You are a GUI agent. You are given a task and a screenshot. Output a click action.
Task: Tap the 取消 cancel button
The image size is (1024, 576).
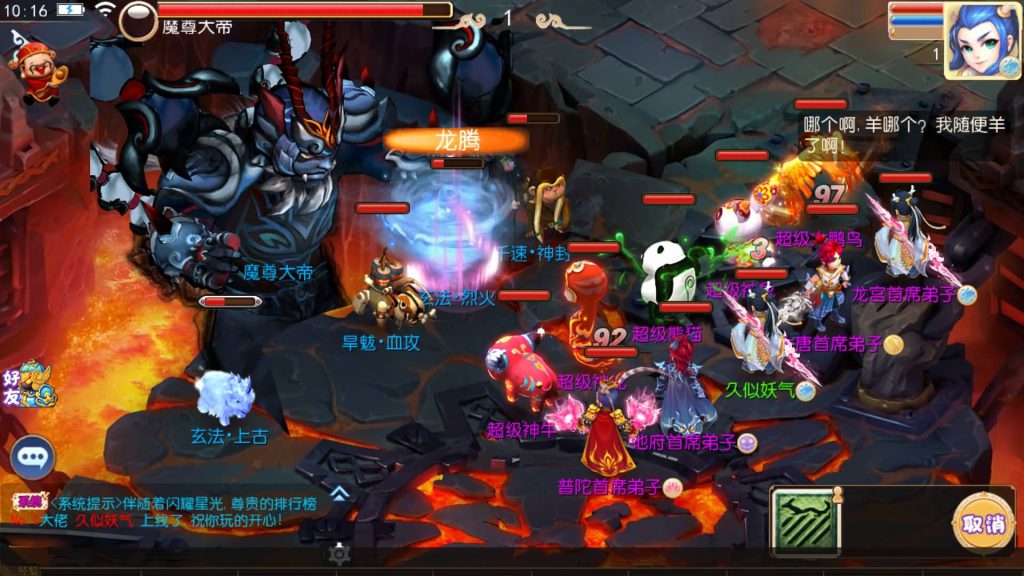pos(982,523)
